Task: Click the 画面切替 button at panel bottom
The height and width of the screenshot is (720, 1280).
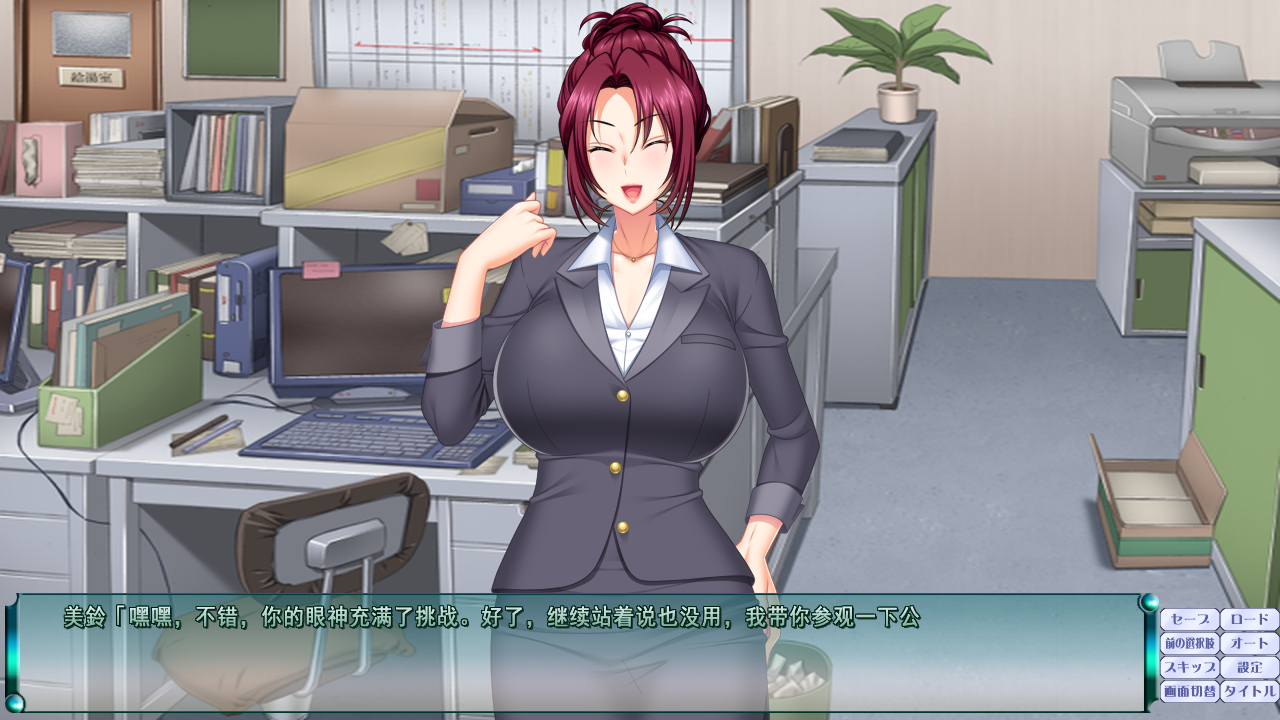Action: (1190, 689)
